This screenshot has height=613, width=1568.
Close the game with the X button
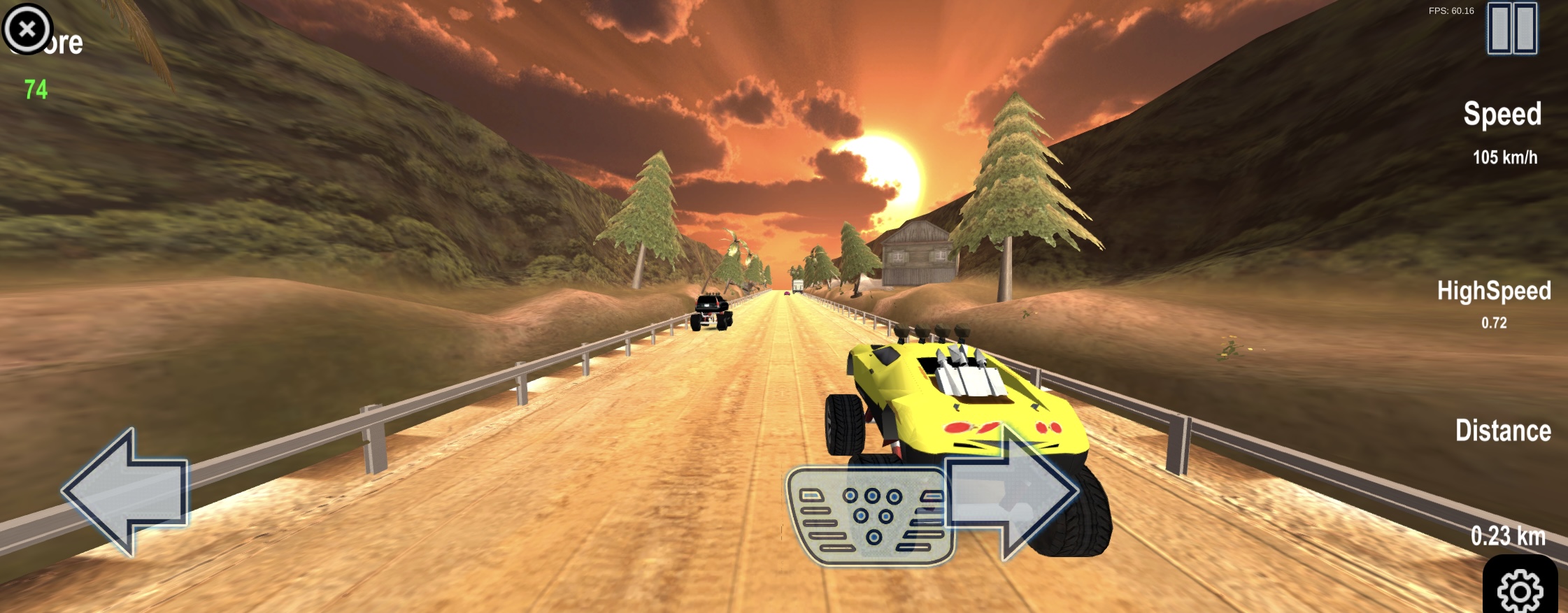(x=27, y=29)
